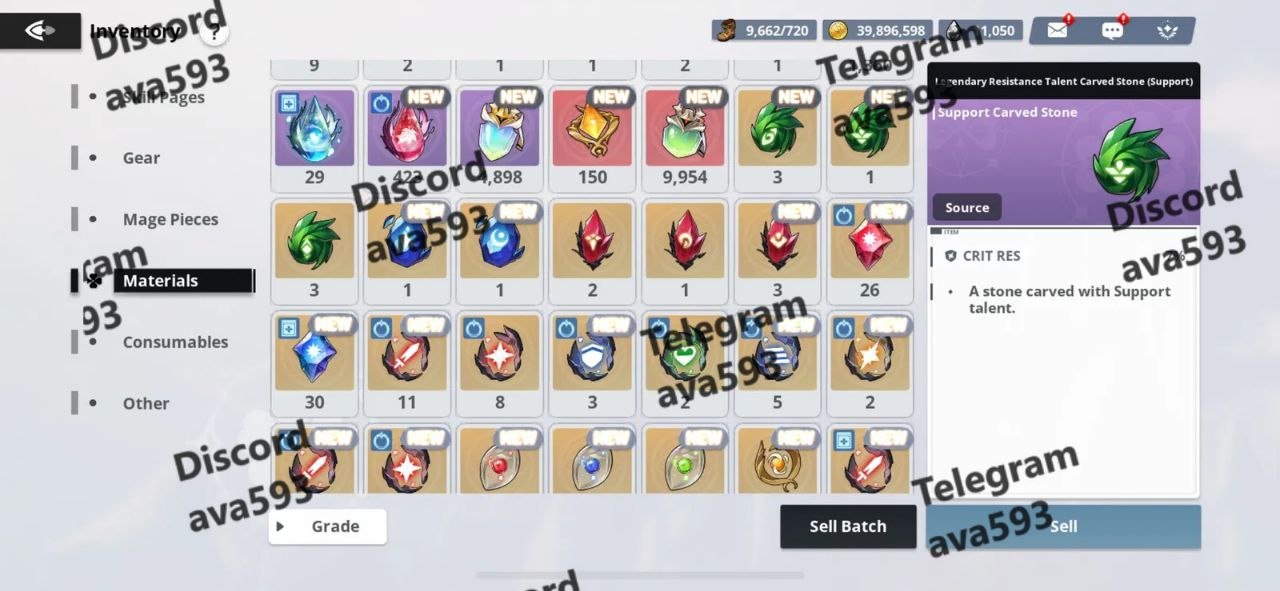Select the Materials tab
This screenshot has width=1280, height=591.
161,281
